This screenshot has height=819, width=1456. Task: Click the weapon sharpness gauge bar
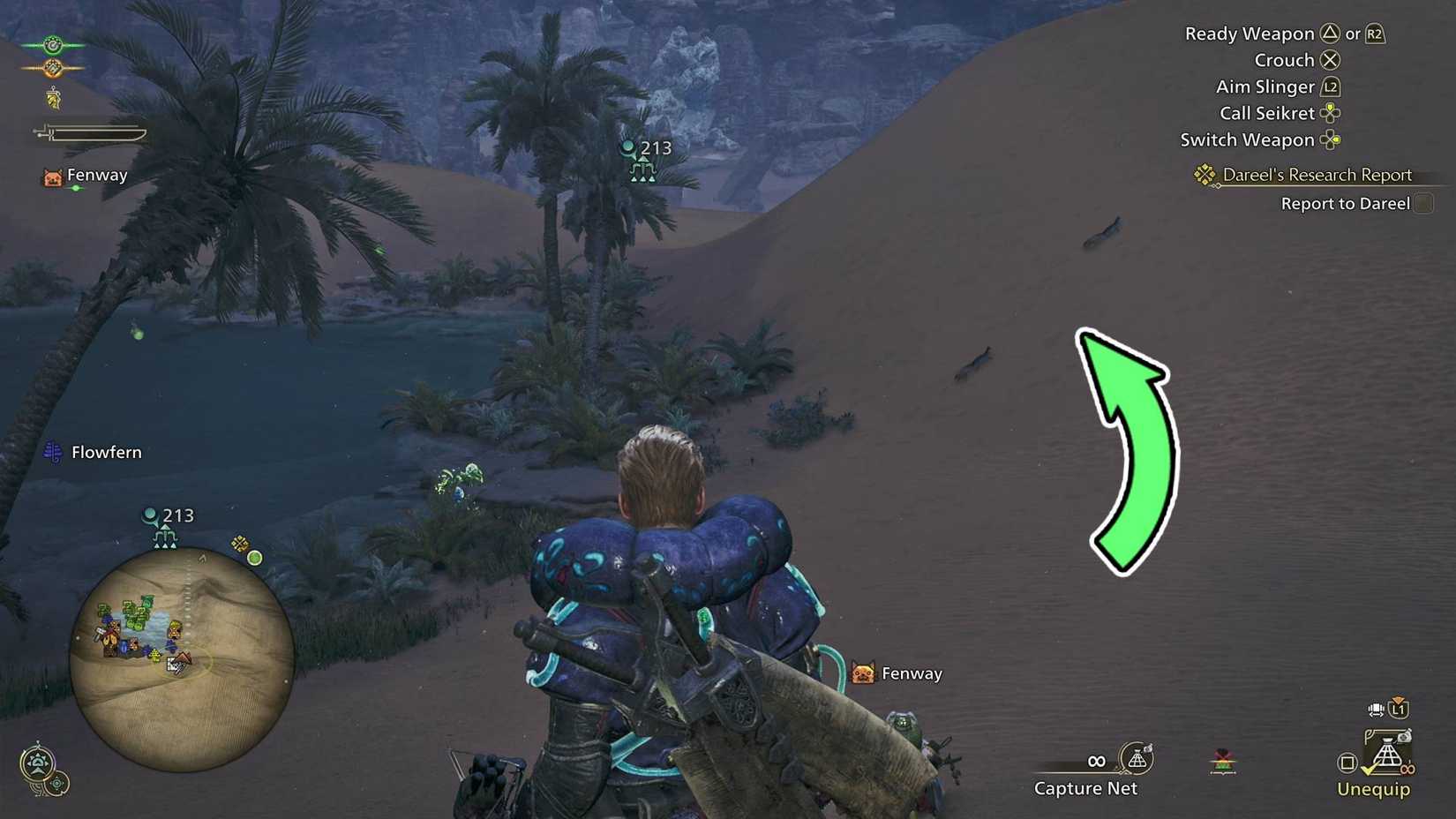(97, 134)
